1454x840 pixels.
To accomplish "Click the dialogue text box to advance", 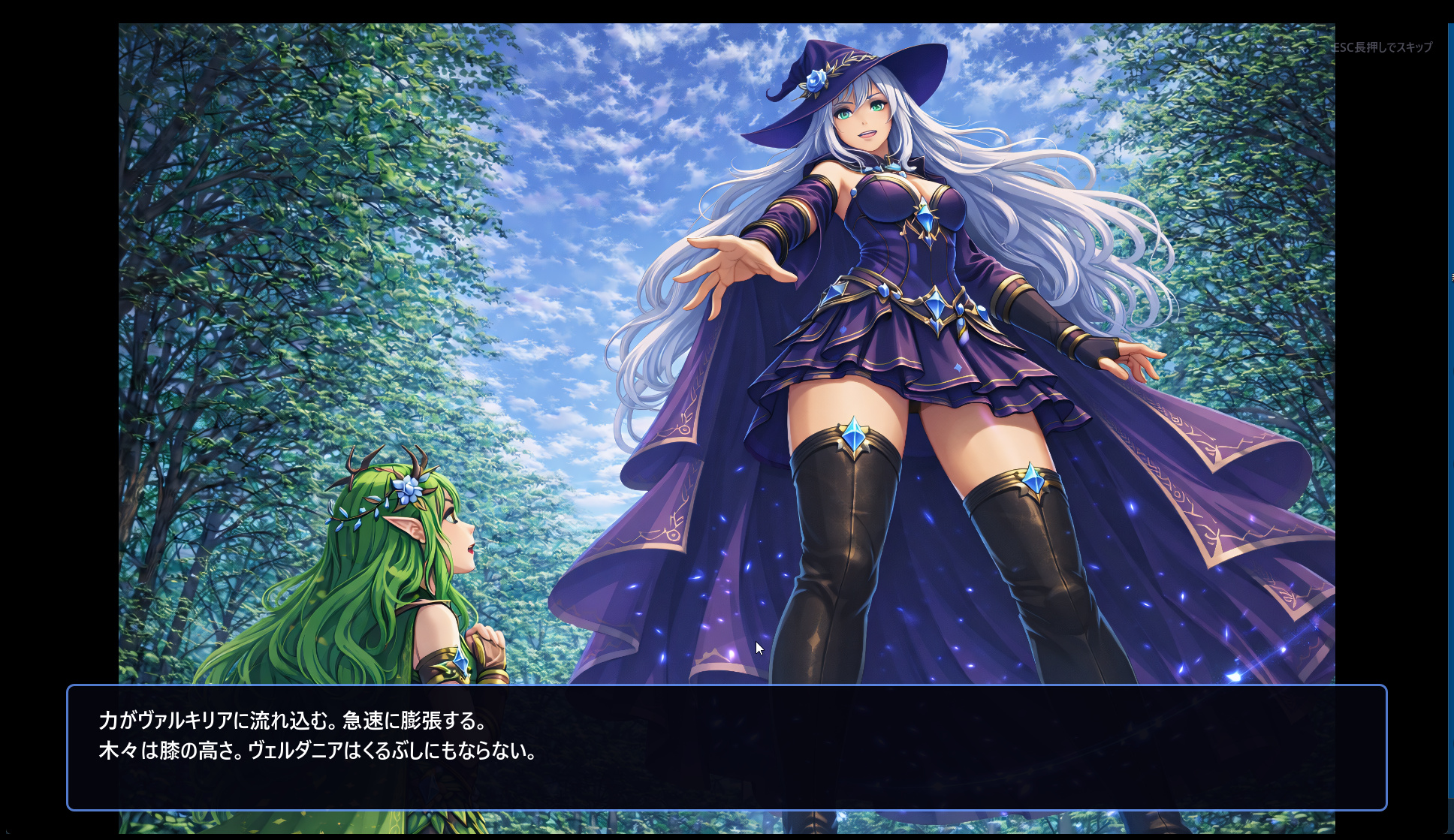I will (x=726, y=747).
